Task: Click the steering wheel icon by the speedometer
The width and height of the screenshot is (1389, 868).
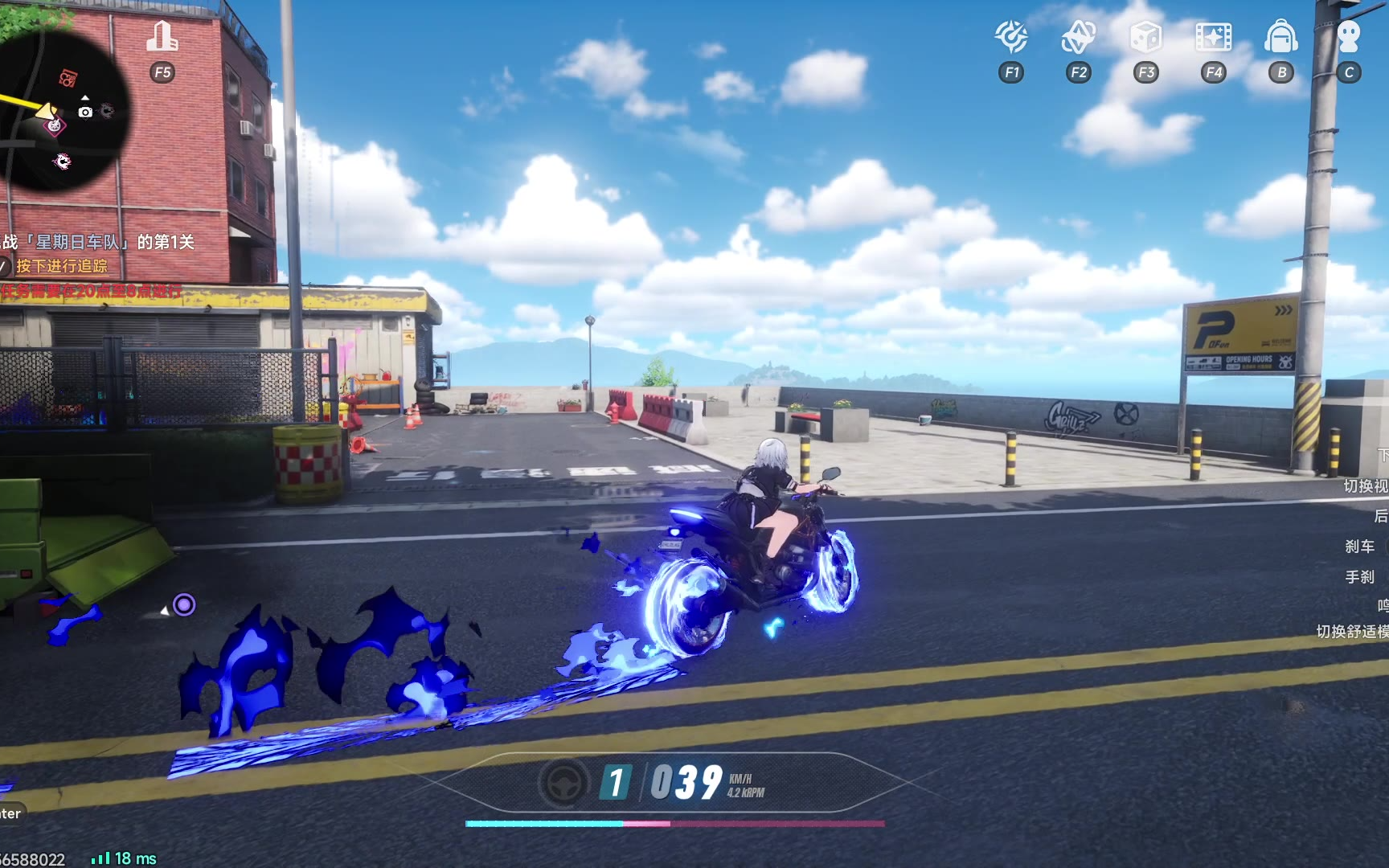Action: click(x=563, y=782)
